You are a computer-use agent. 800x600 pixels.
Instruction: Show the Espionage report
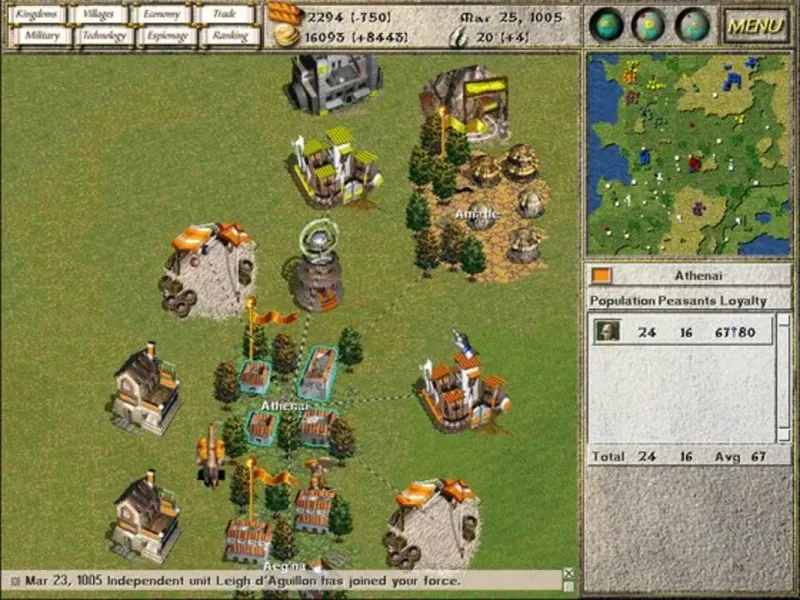tap(166, 35)
